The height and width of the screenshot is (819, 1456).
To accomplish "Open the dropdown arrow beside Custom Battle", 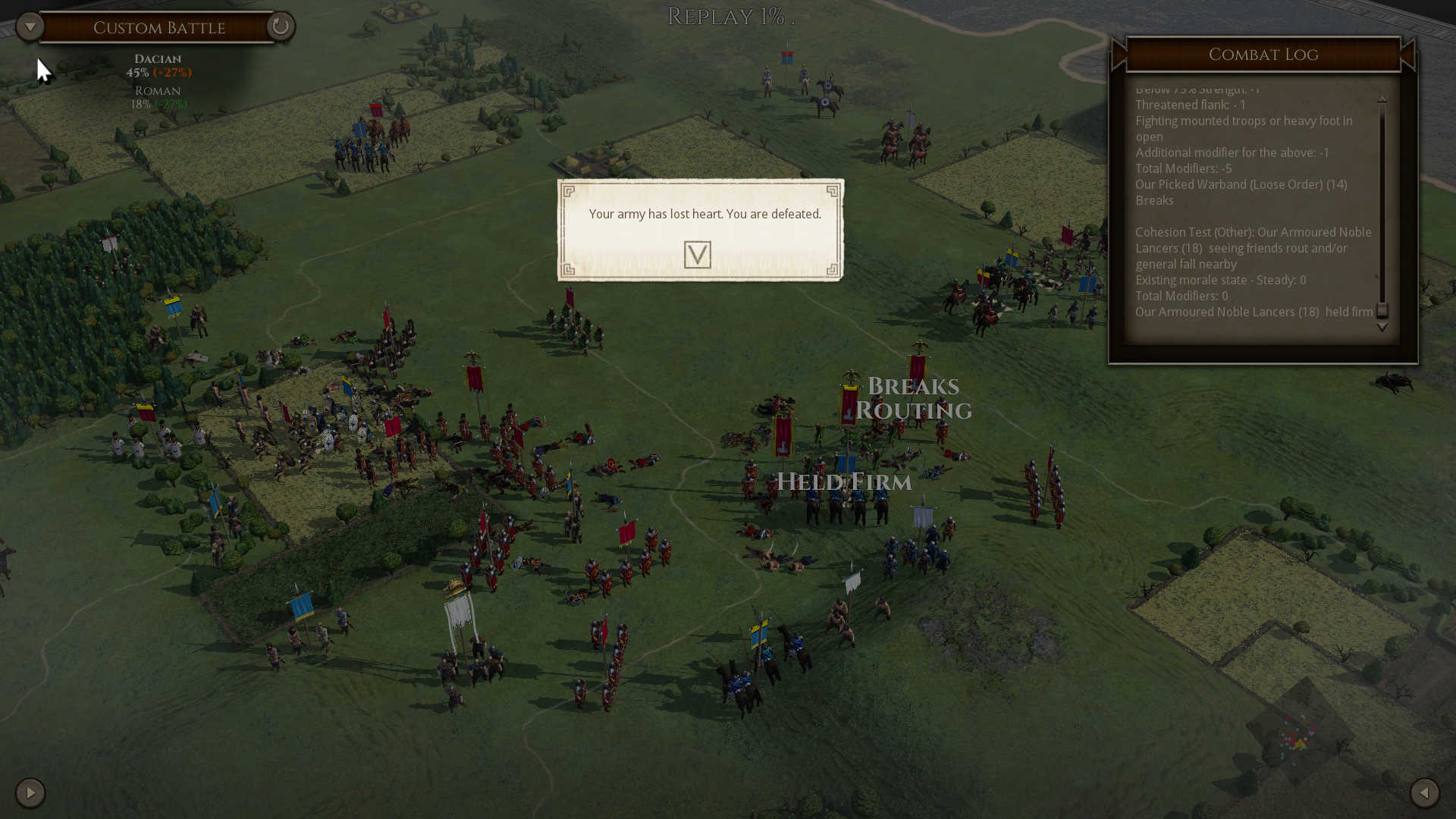I will coord(30,27).
